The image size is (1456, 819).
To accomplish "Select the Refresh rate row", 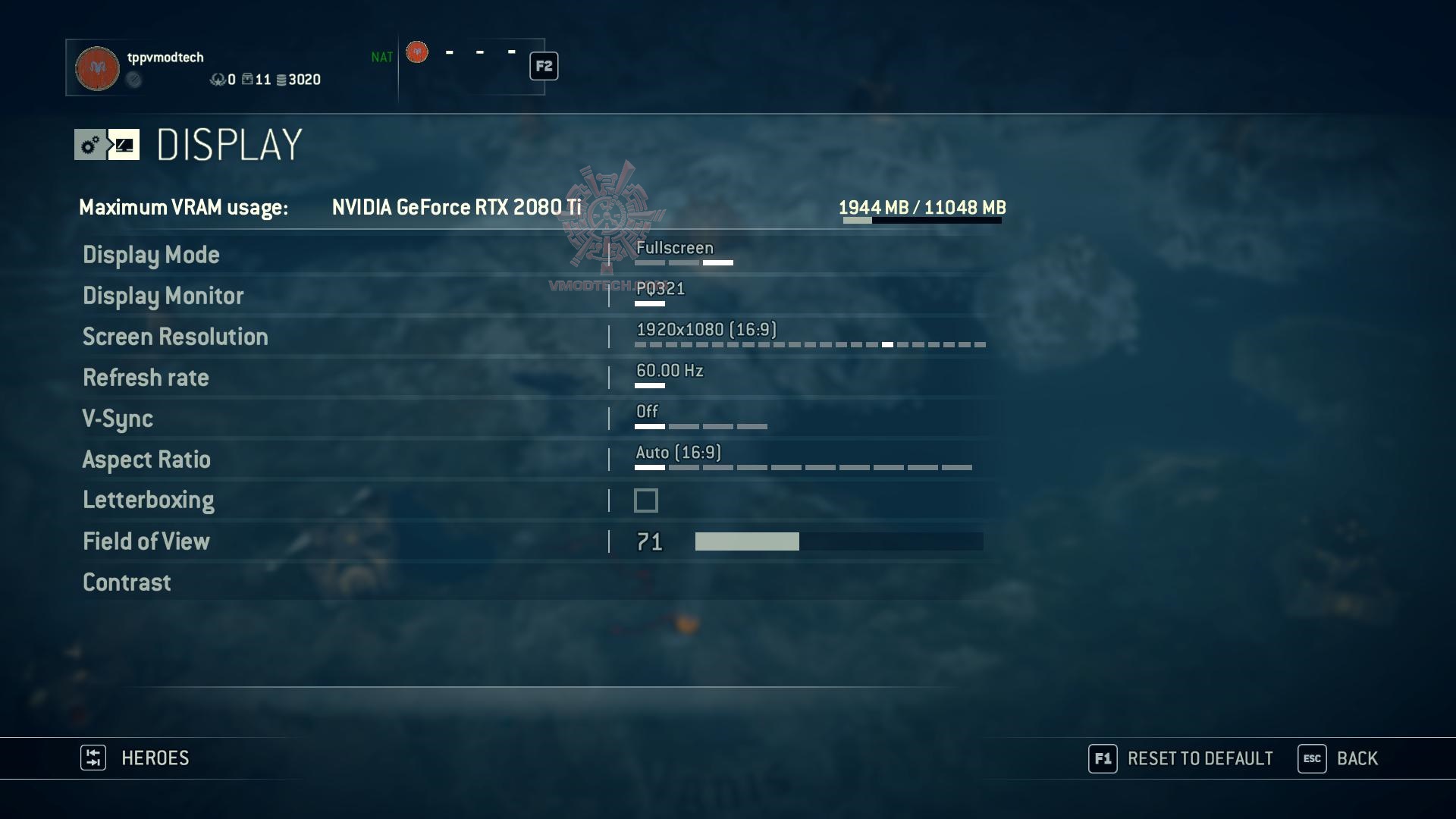I will pyautogui.click(x=146, y=378).
